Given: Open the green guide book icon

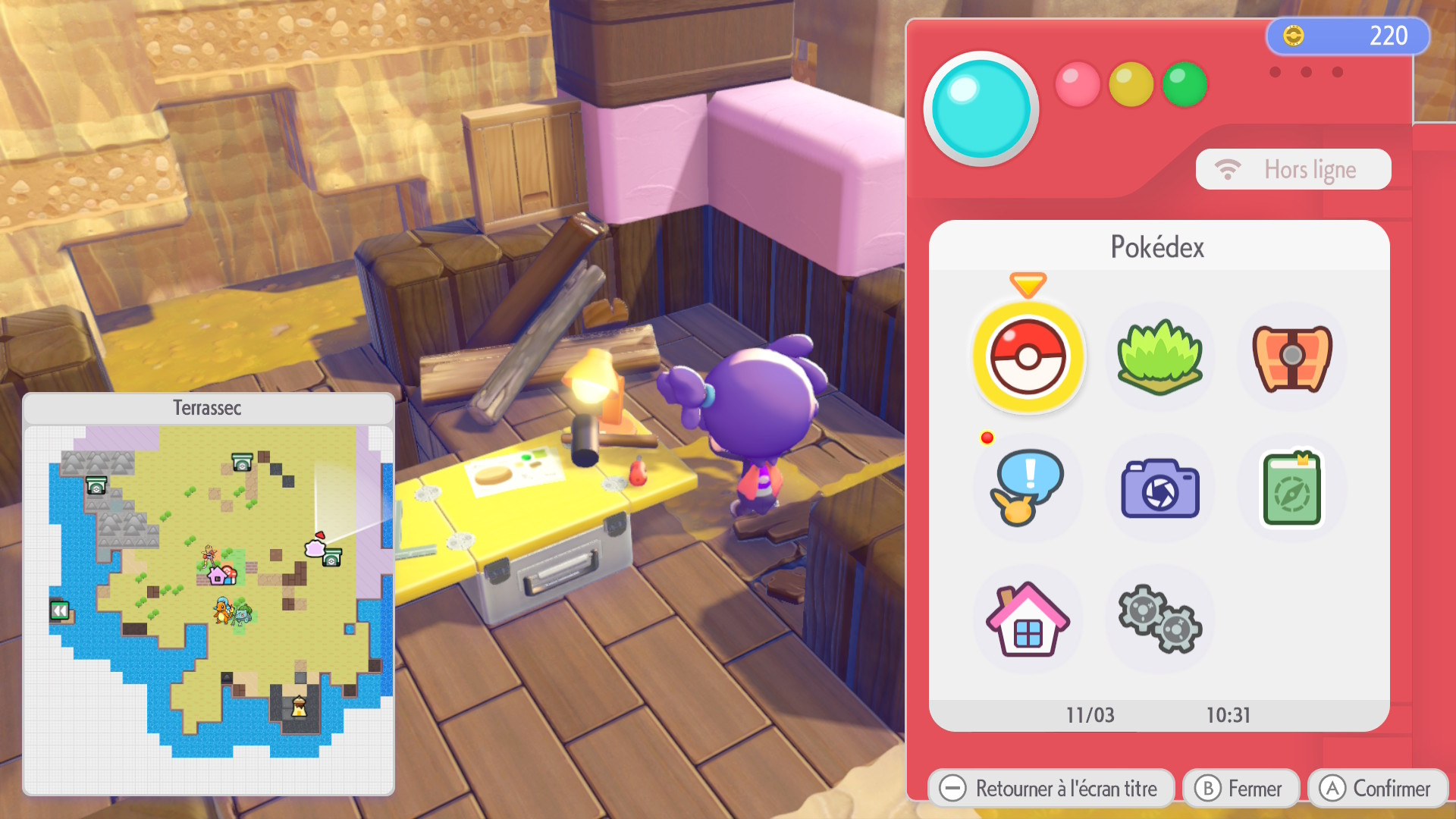Looking at the screenshot, I should [1291, 489].
